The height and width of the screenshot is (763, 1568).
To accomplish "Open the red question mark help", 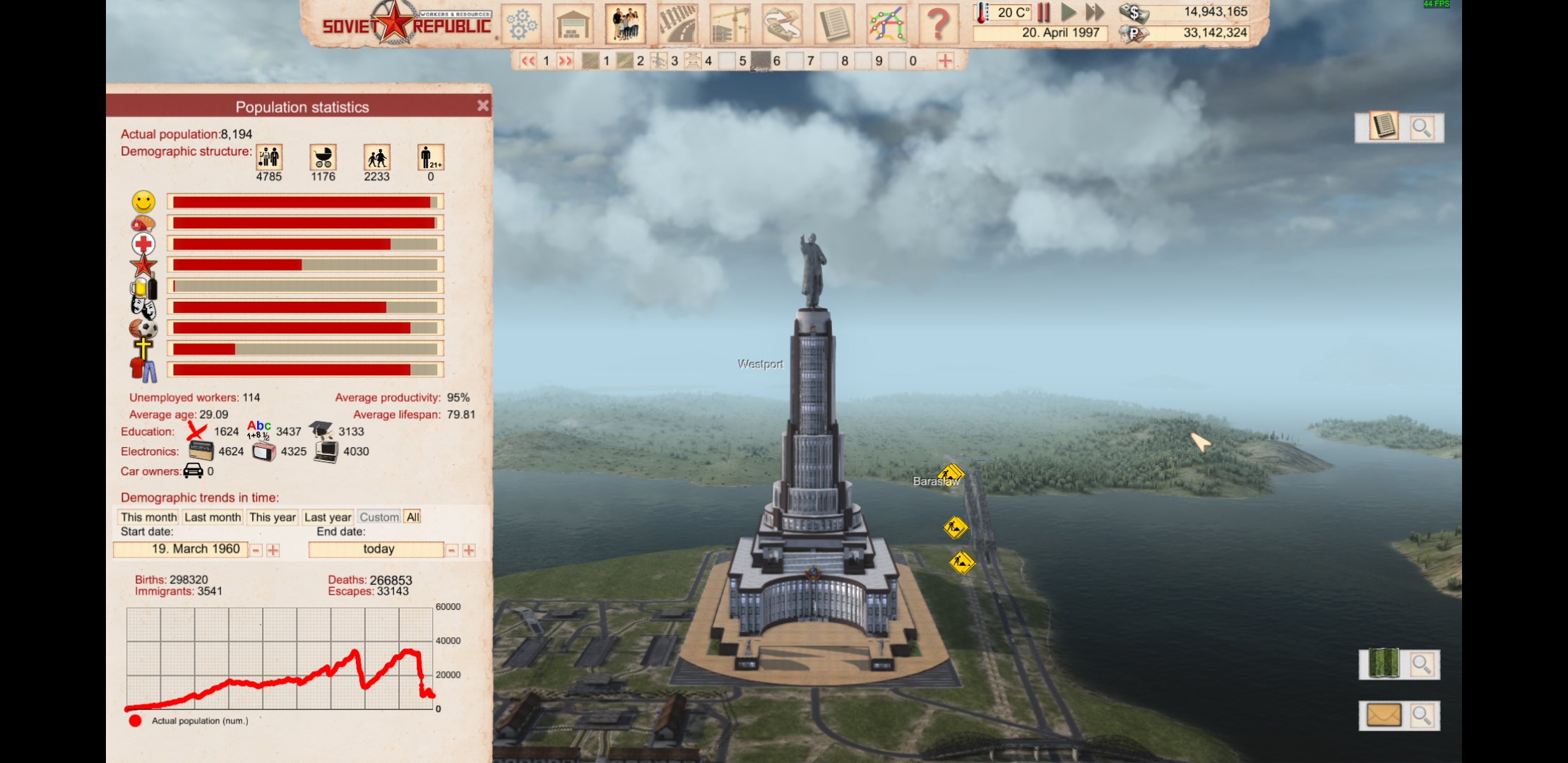I will point(938,24).
